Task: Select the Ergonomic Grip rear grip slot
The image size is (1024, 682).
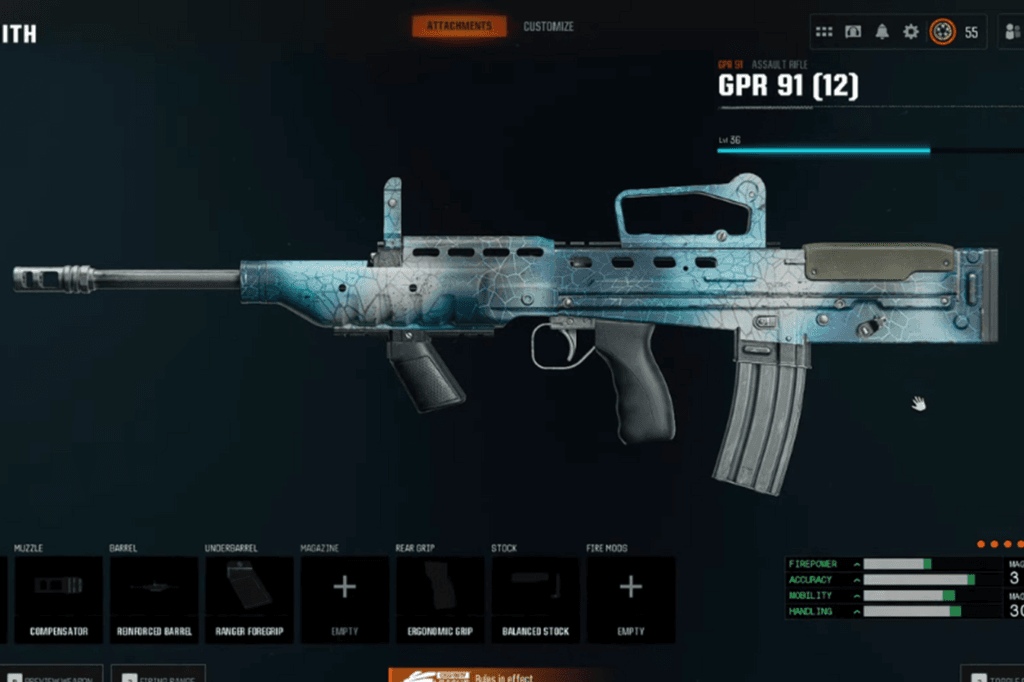Action: coord(440,599)
